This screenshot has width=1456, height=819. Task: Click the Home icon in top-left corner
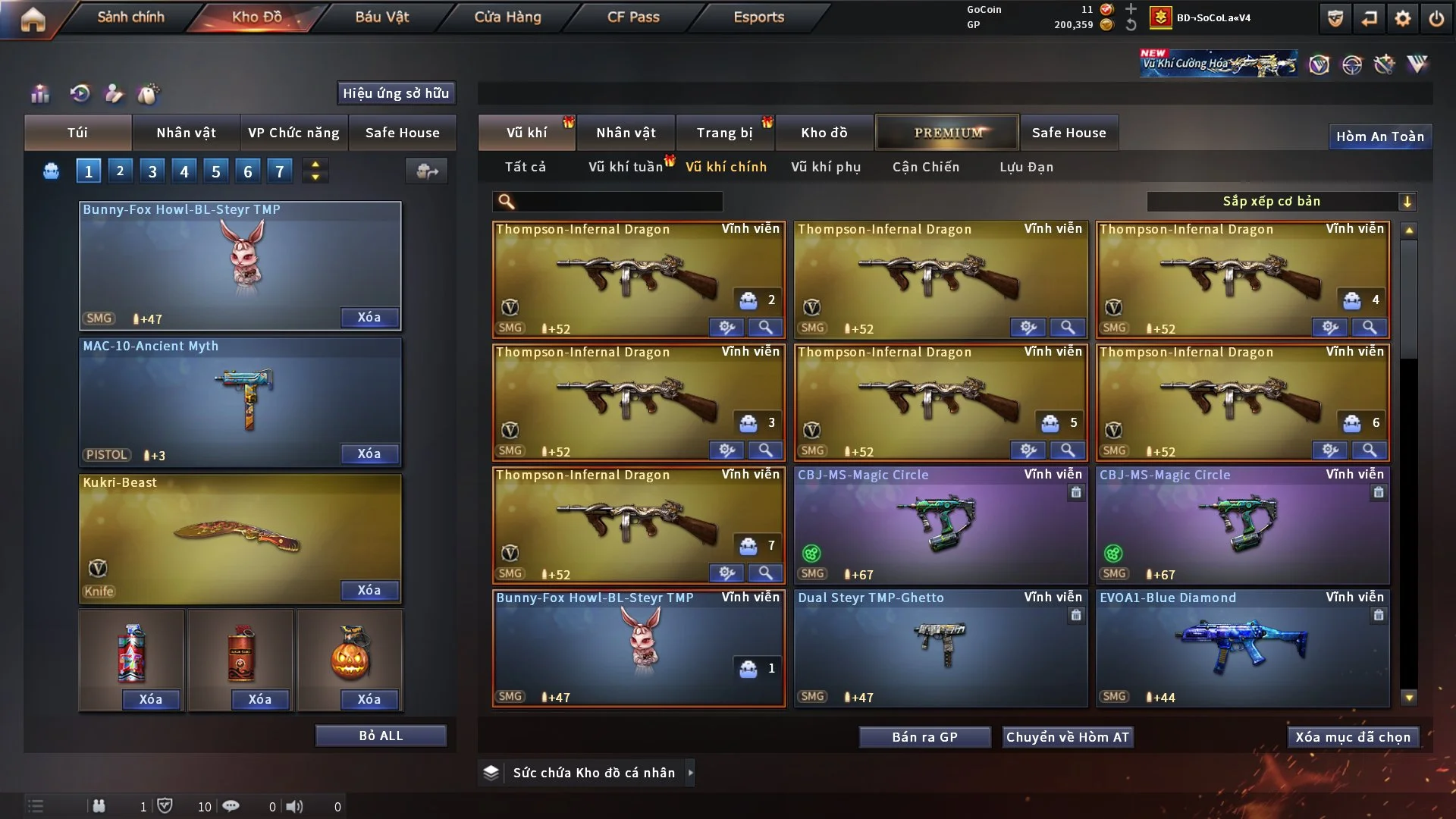coord(32,19)
